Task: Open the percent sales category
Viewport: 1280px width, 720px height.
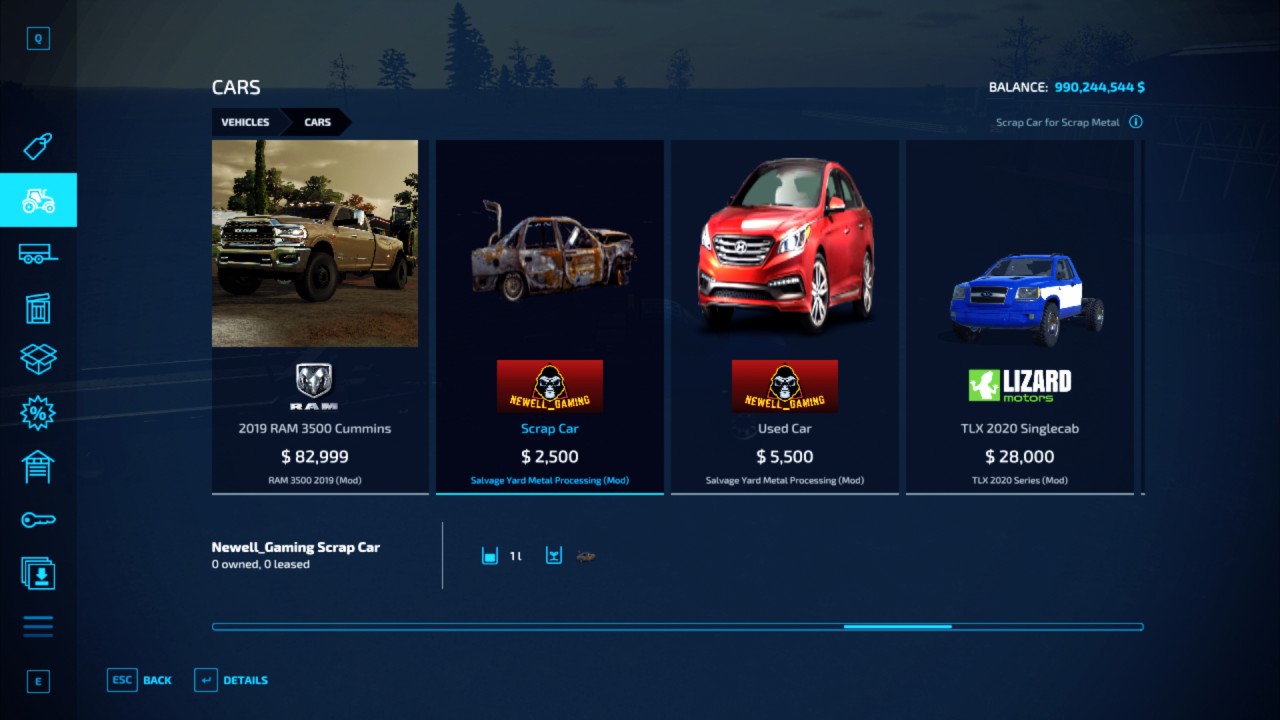Action: point(38,412)
